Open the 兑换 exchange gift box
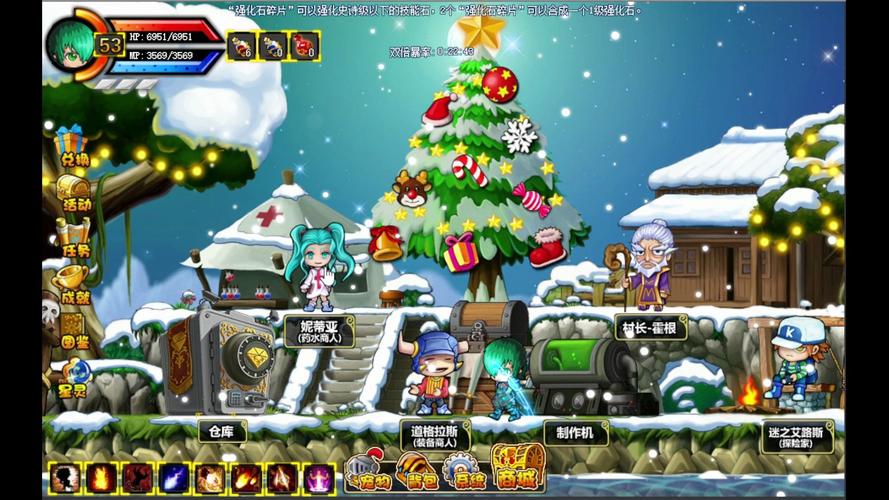 coord(70,146)
